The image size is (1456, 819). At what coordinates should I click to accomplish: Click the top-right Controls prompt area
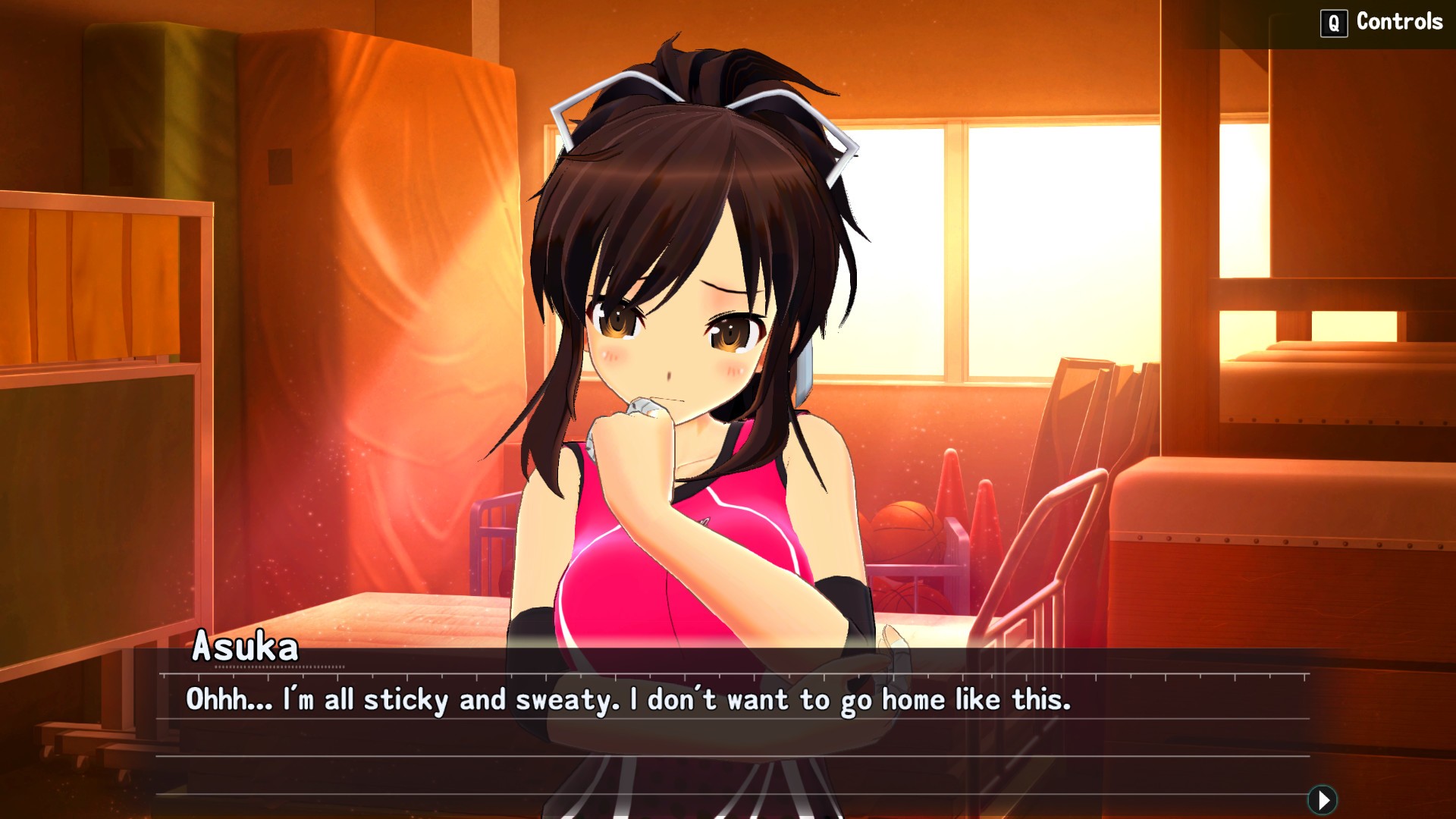1382,21
